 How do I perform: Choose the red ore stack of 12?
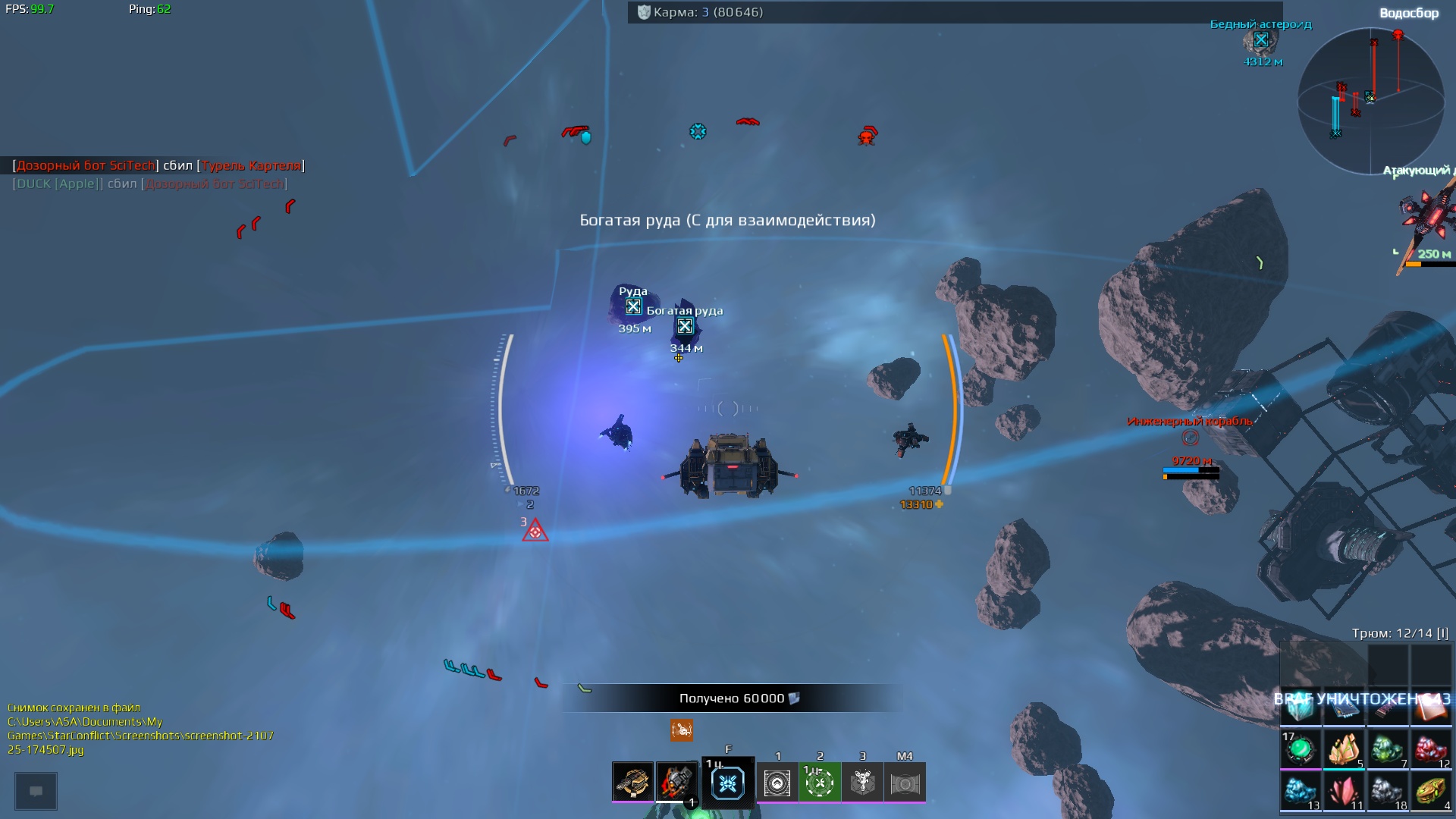(1430, 749)
